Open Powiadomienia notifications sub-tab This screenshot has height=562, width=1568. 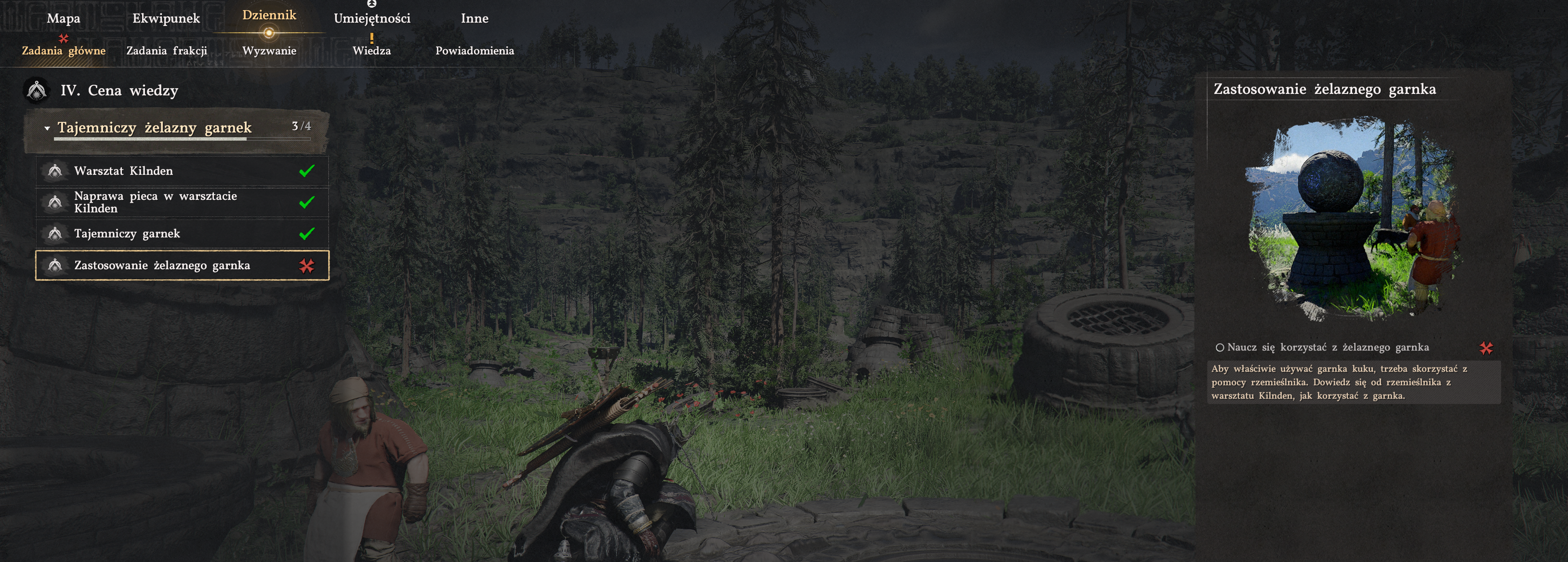click(474, 51)
